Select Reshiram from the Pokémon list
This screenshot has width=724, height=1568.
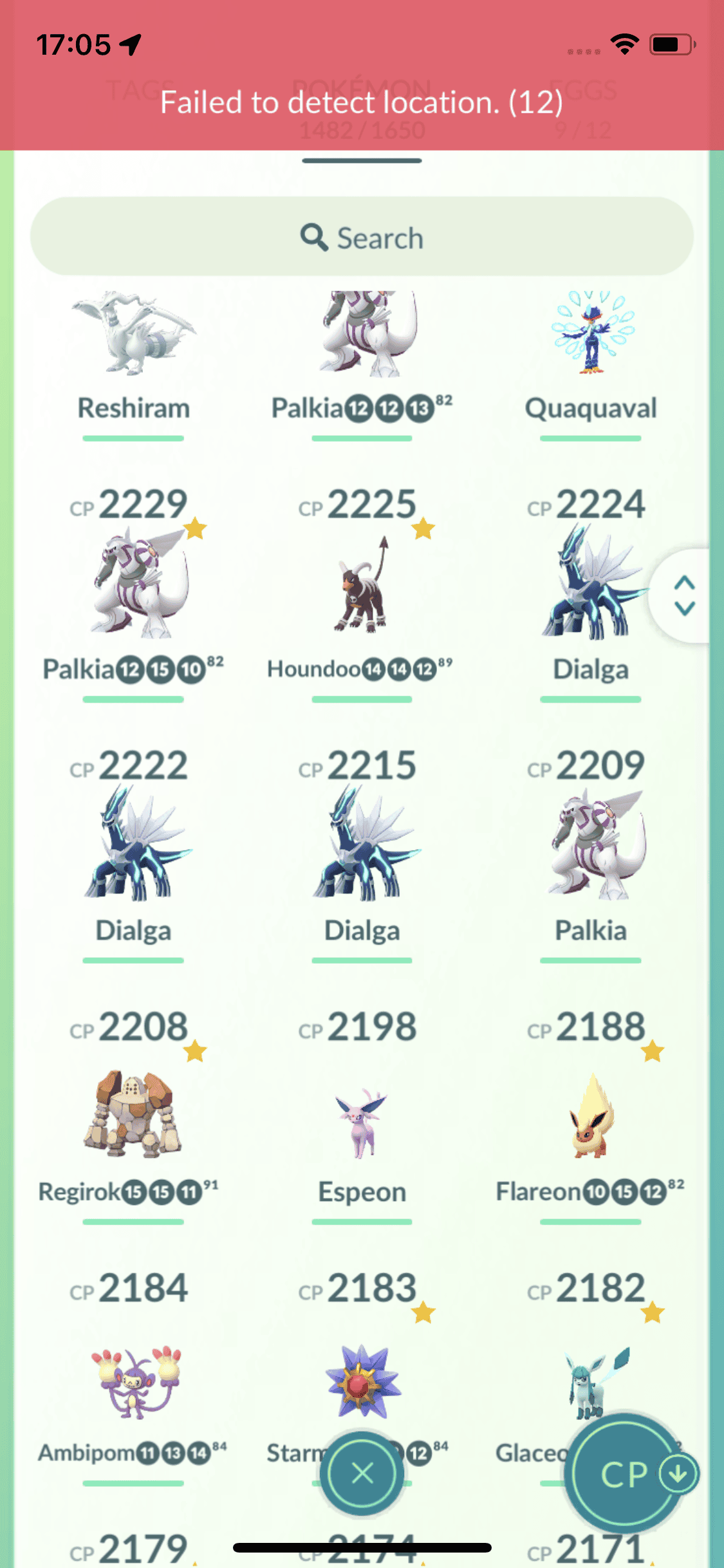coord(133,348)
